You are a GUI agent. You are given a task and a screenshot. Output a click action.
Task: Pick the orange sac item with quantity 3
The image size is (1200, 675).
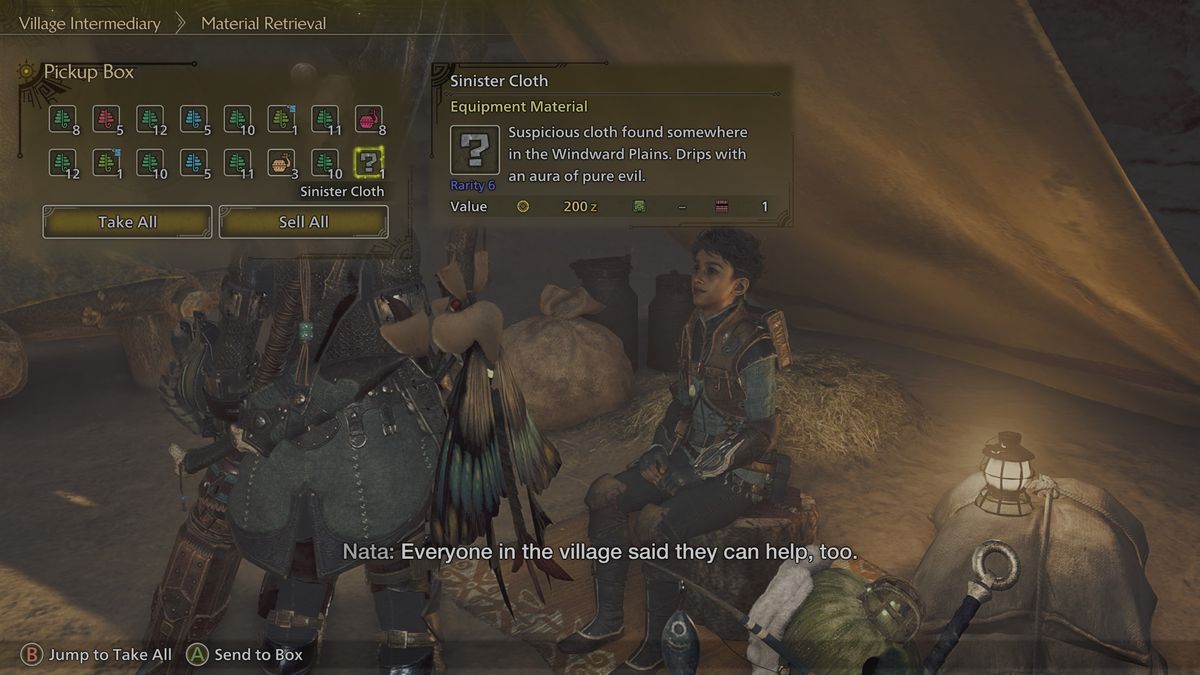[x=281, y=162]
